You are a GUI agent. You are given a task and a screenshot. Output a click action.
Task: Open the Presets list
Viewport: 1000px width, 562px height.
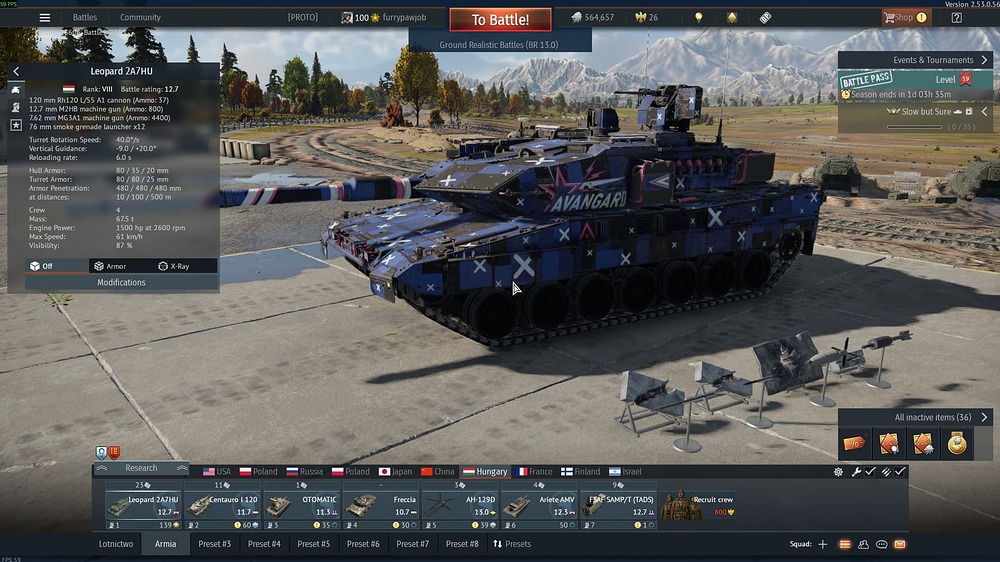click(x=512, y=544)
